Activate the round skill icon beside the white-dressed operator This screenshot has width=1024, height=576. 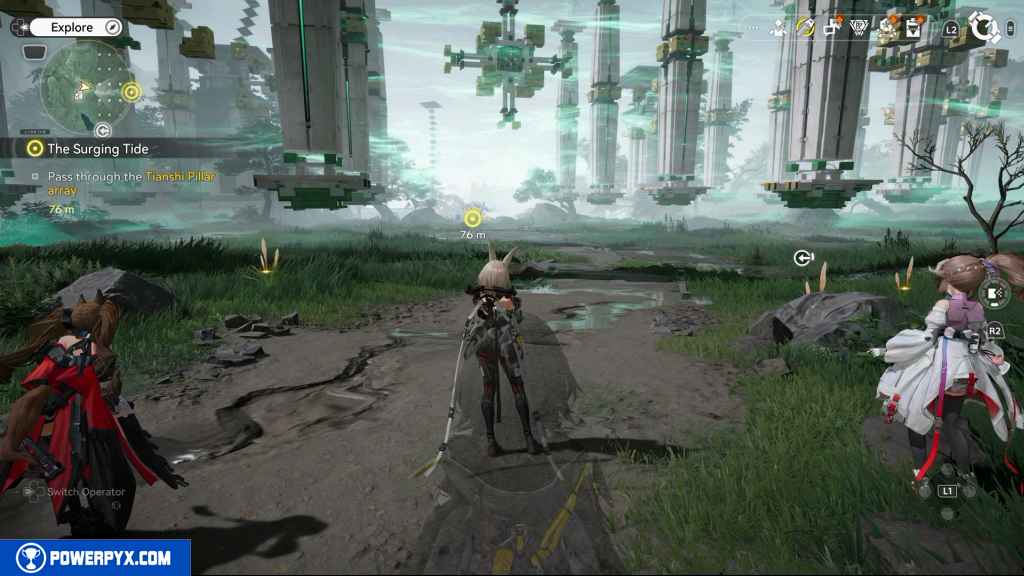[993, 294]
